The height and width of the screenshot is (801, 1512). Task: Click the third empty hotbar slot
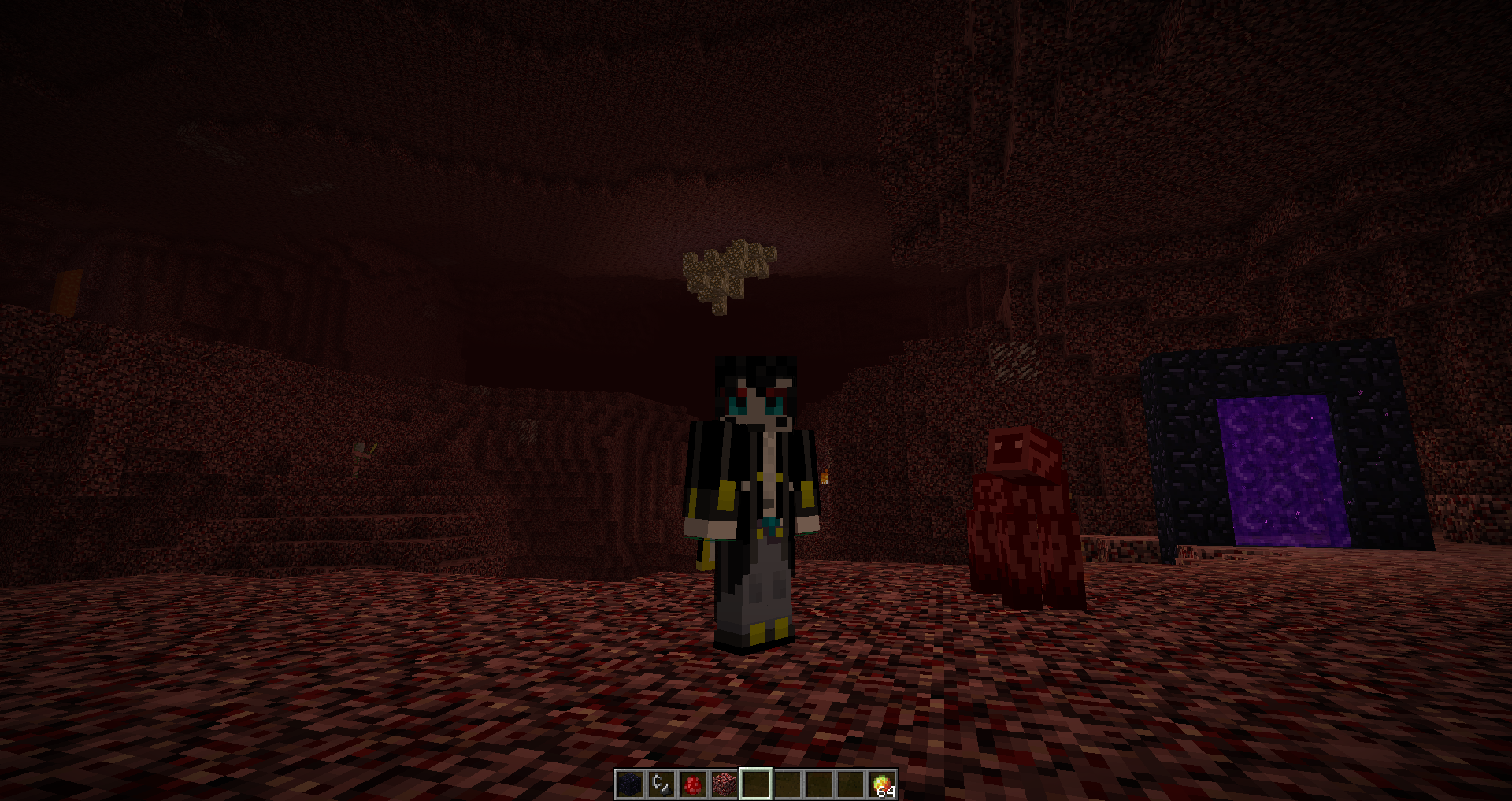coord(817,785)
